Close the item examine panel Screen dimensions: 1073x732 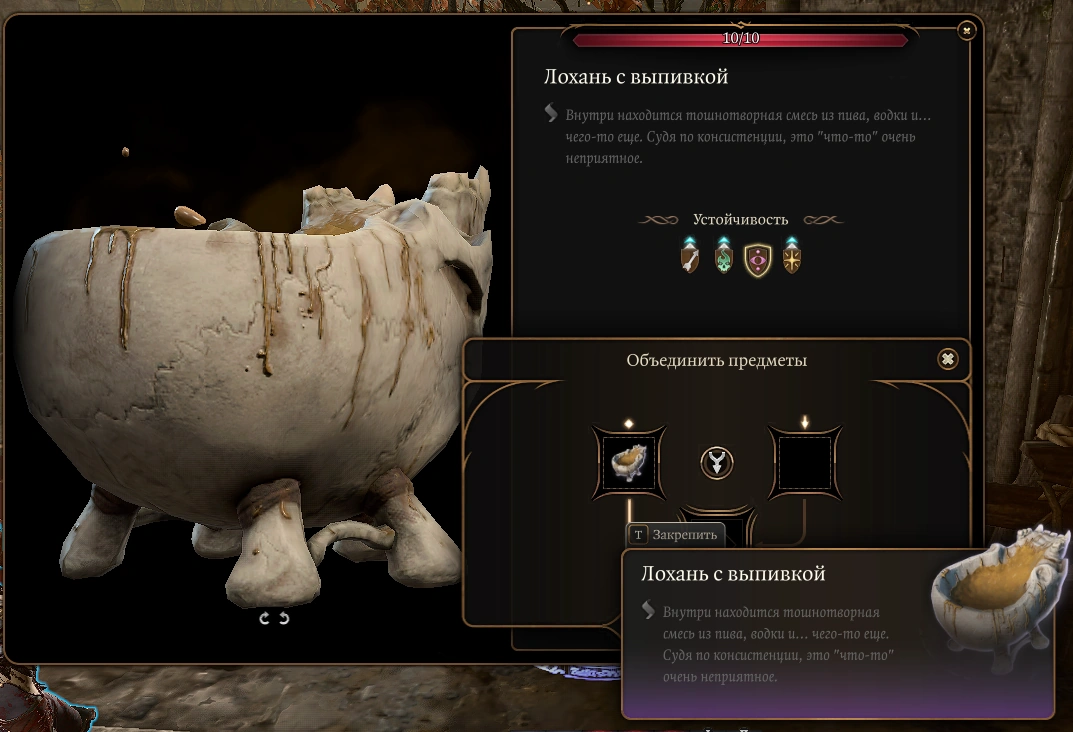click(x=966, y=31)
